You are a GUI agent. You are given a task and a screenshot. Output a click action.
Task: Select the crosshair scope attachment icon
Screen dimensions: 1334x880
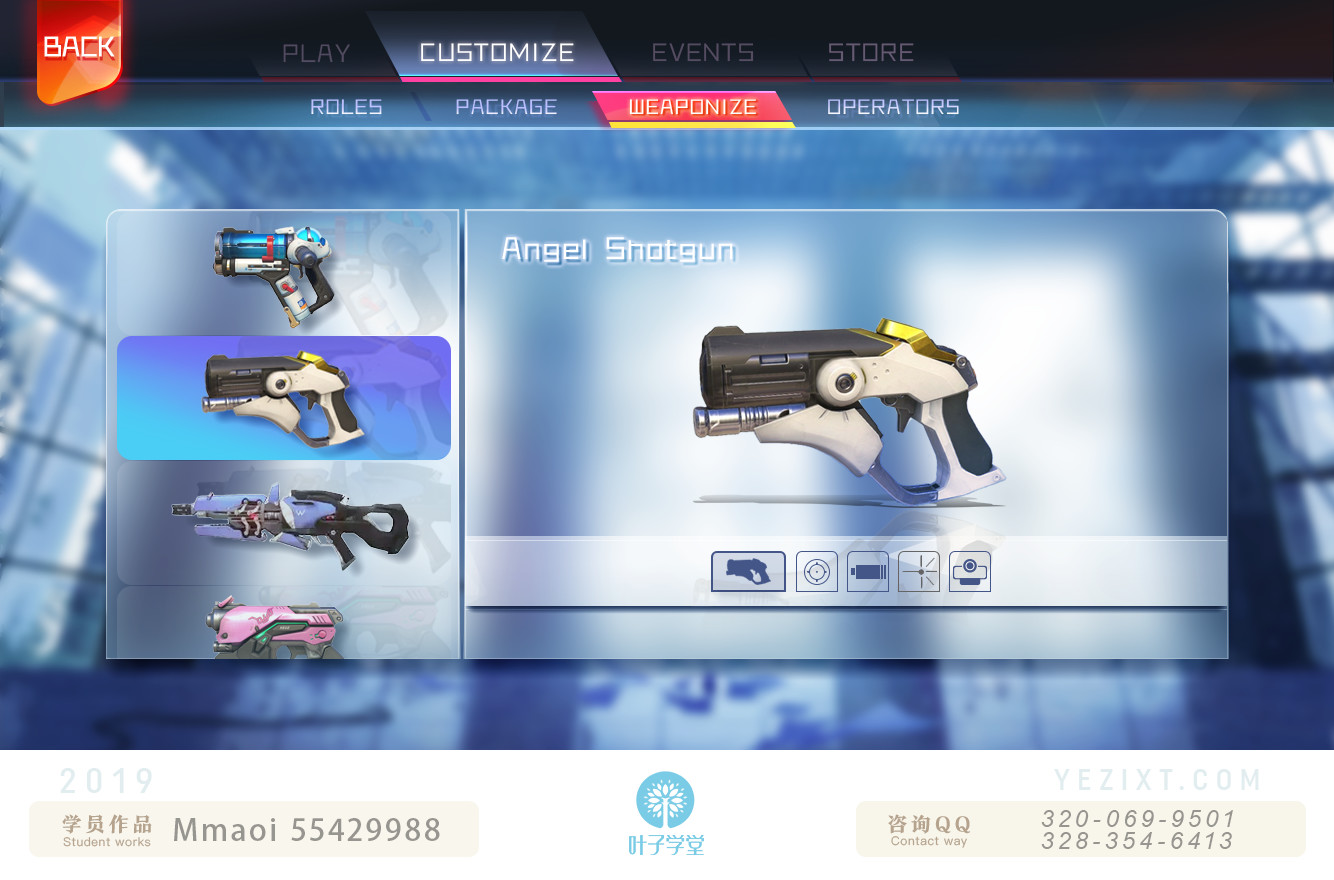[817, 572]
